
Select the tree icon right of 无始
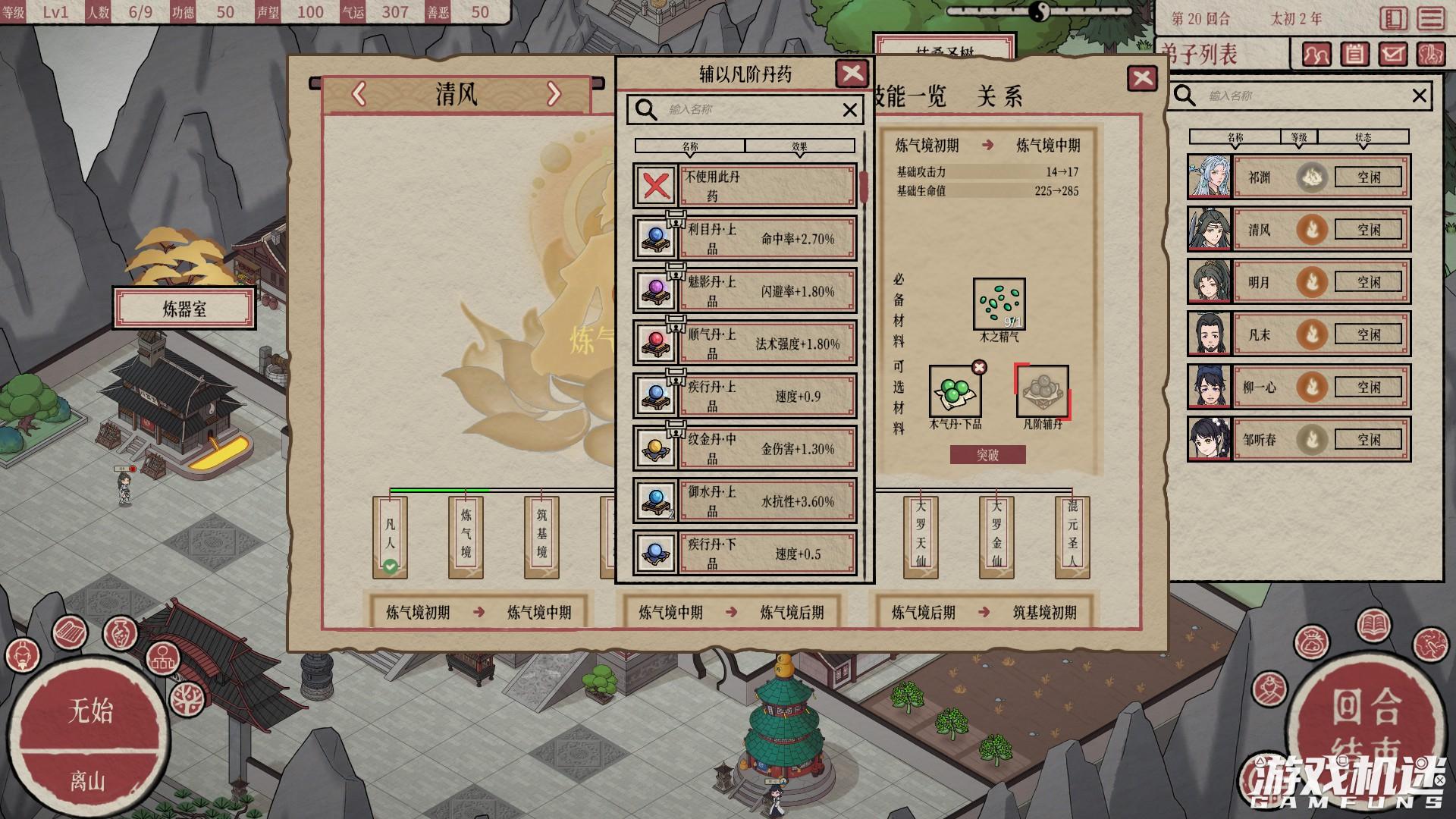tap(188, 699)
